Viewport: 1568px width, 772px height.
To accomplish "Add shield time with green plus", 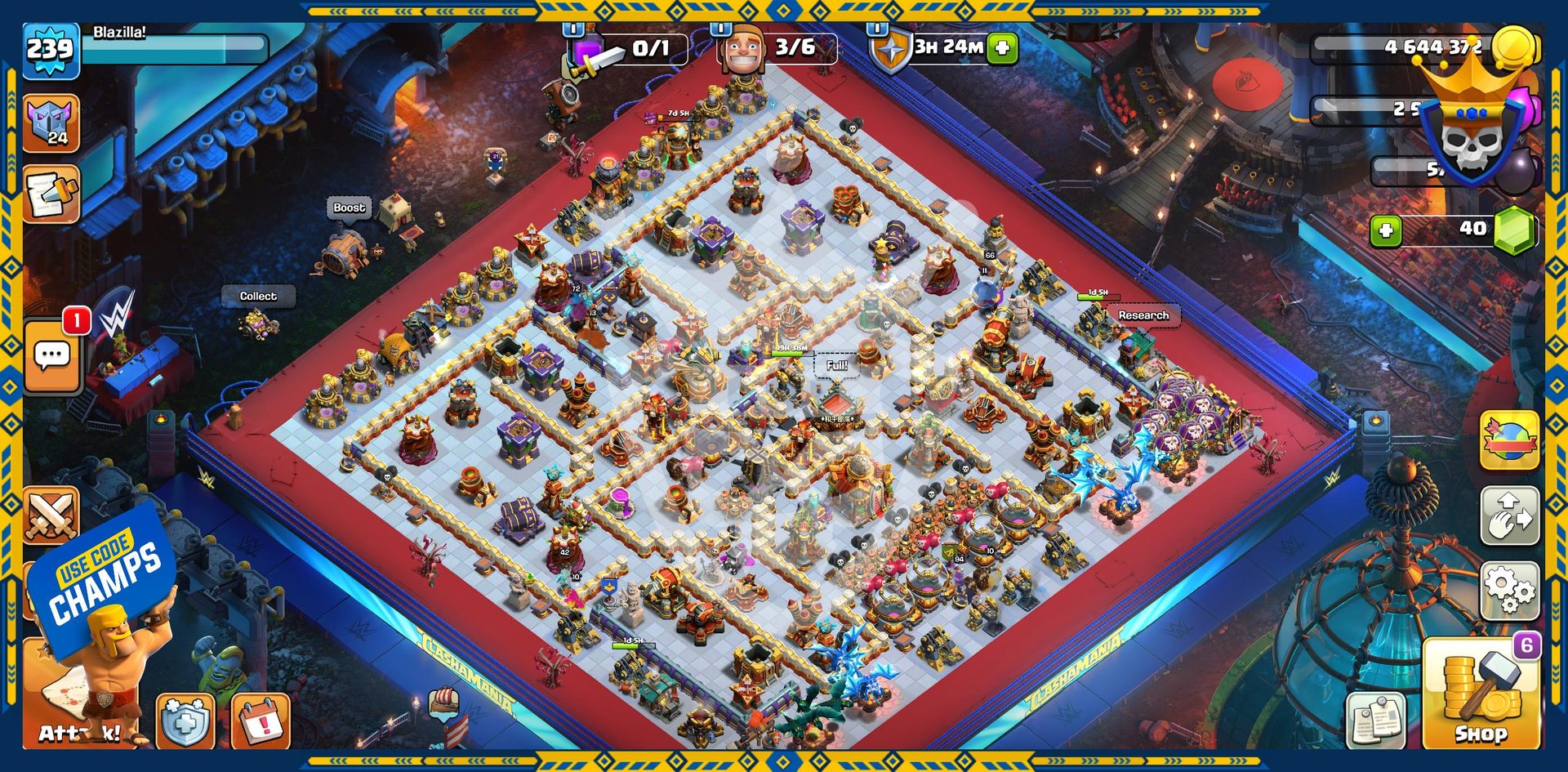I will coord(1002,48).
